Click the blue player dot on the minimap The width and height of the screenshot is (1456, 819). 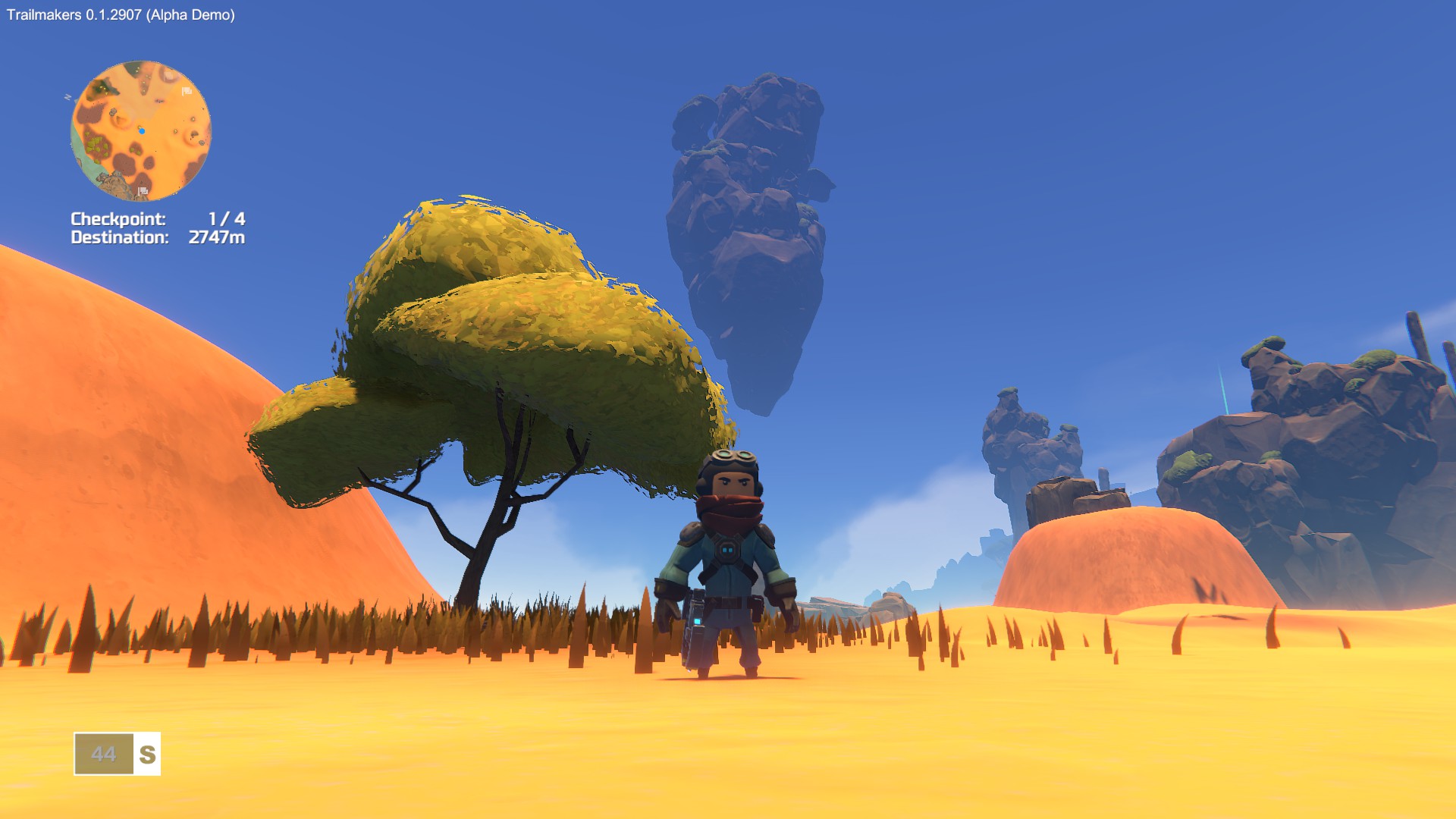pyautogui.click(x=142, y=131)
